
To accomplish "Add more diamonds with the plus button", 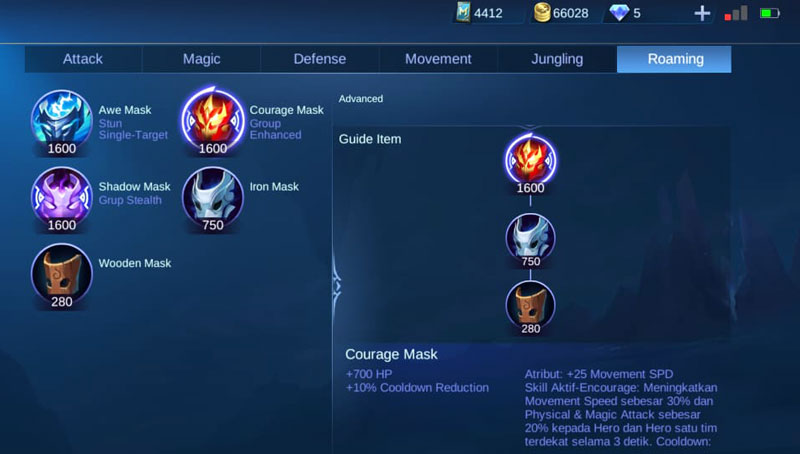I will point(702,13).
